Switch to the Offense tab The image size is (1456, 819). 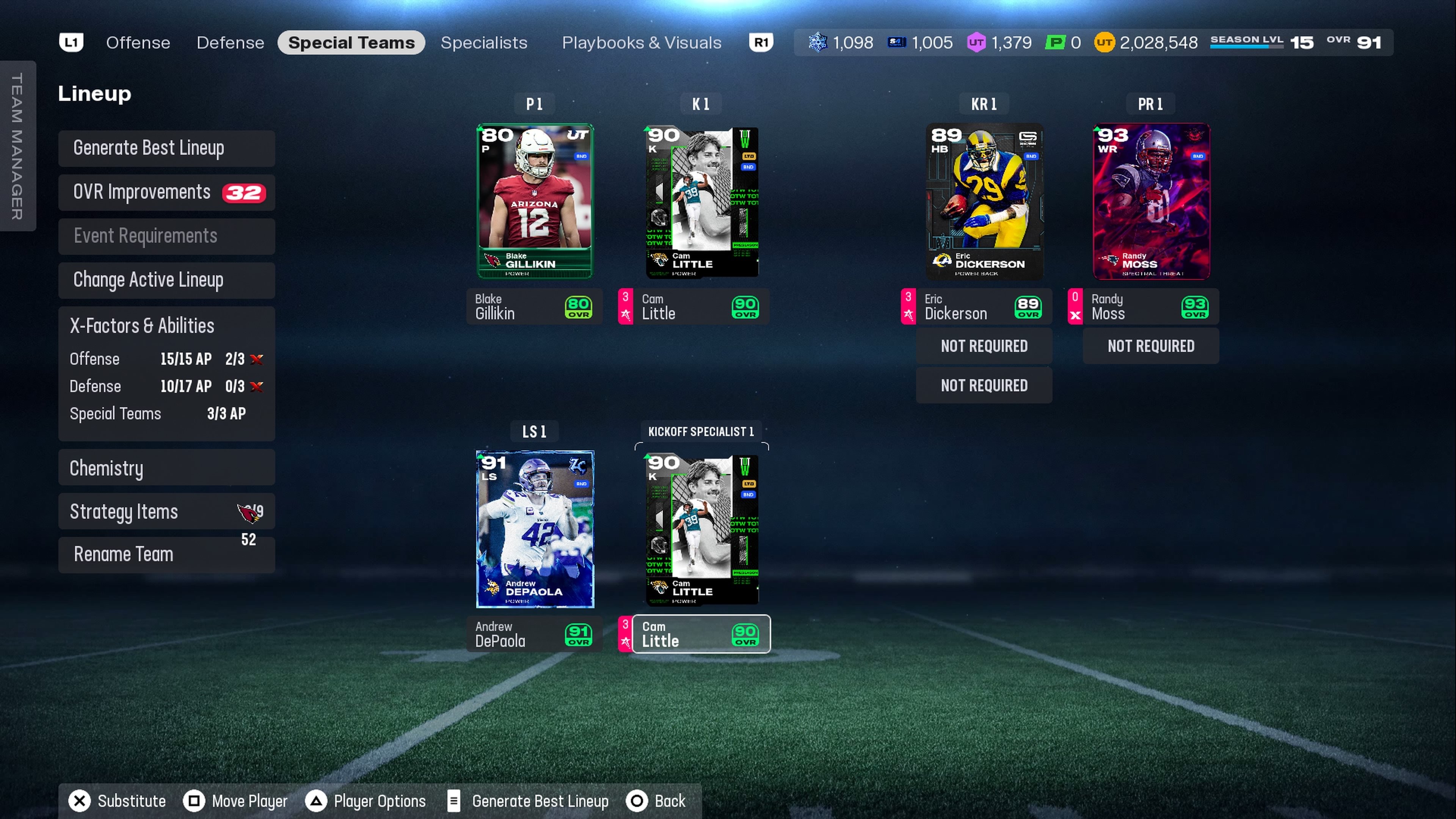point(138,43)
